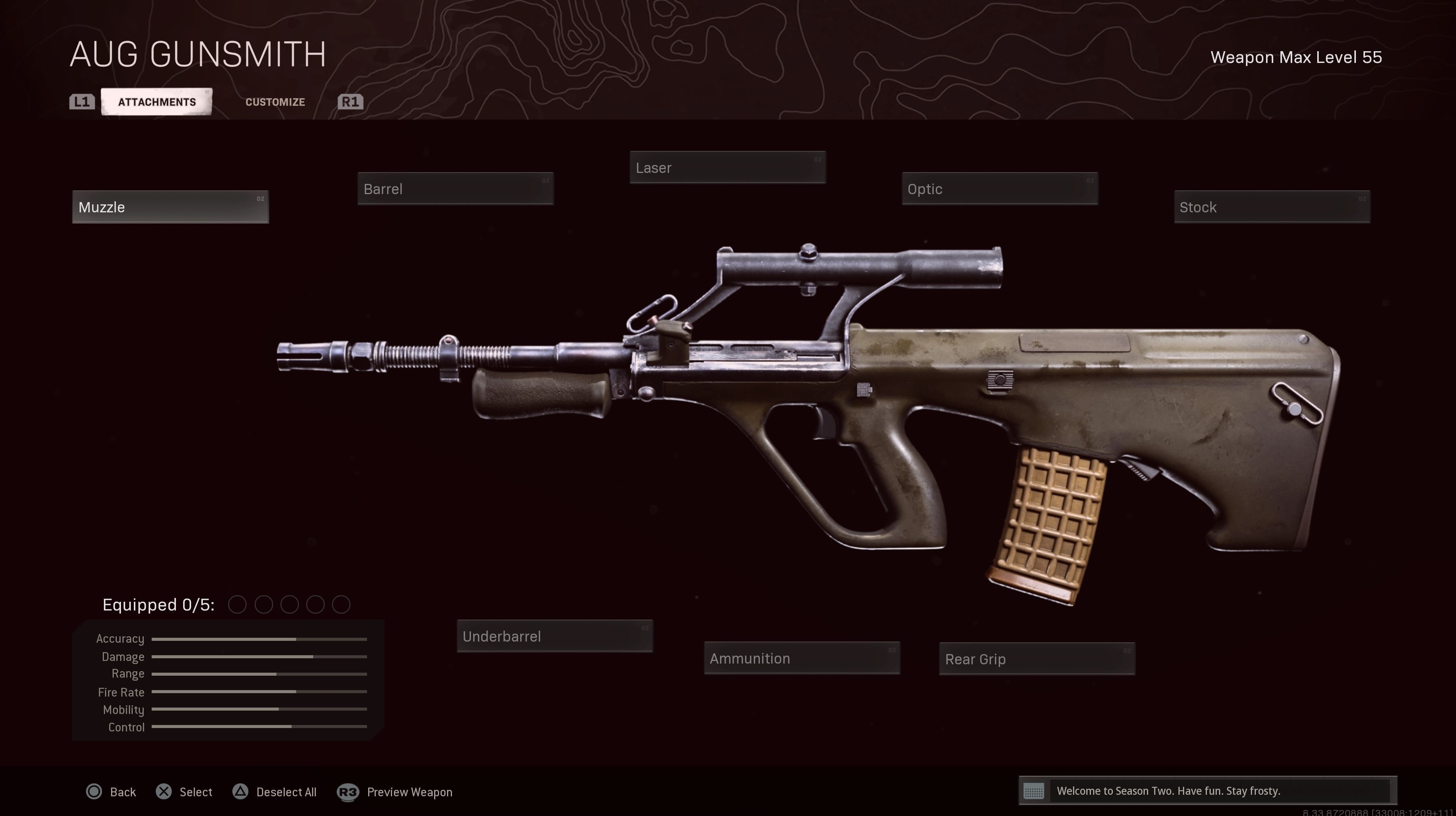Viewport: 1456px width, 816px height.
Task: Click the triangle Deselect All icon
Action: click(240, 792)
